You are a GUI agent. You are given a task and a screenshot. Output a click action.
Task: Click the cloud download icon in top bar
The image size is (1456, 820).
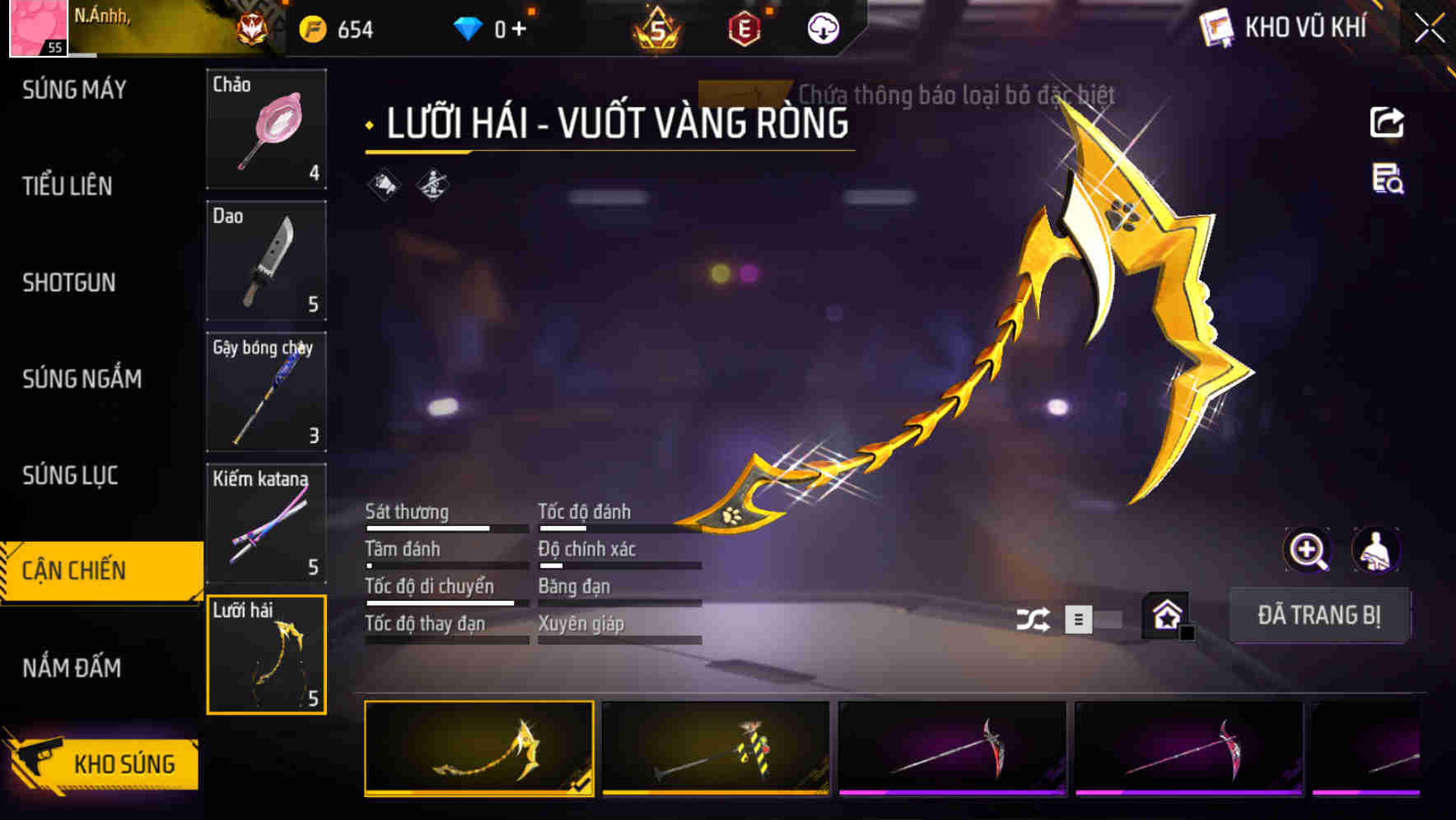click(x=823, y=27)
